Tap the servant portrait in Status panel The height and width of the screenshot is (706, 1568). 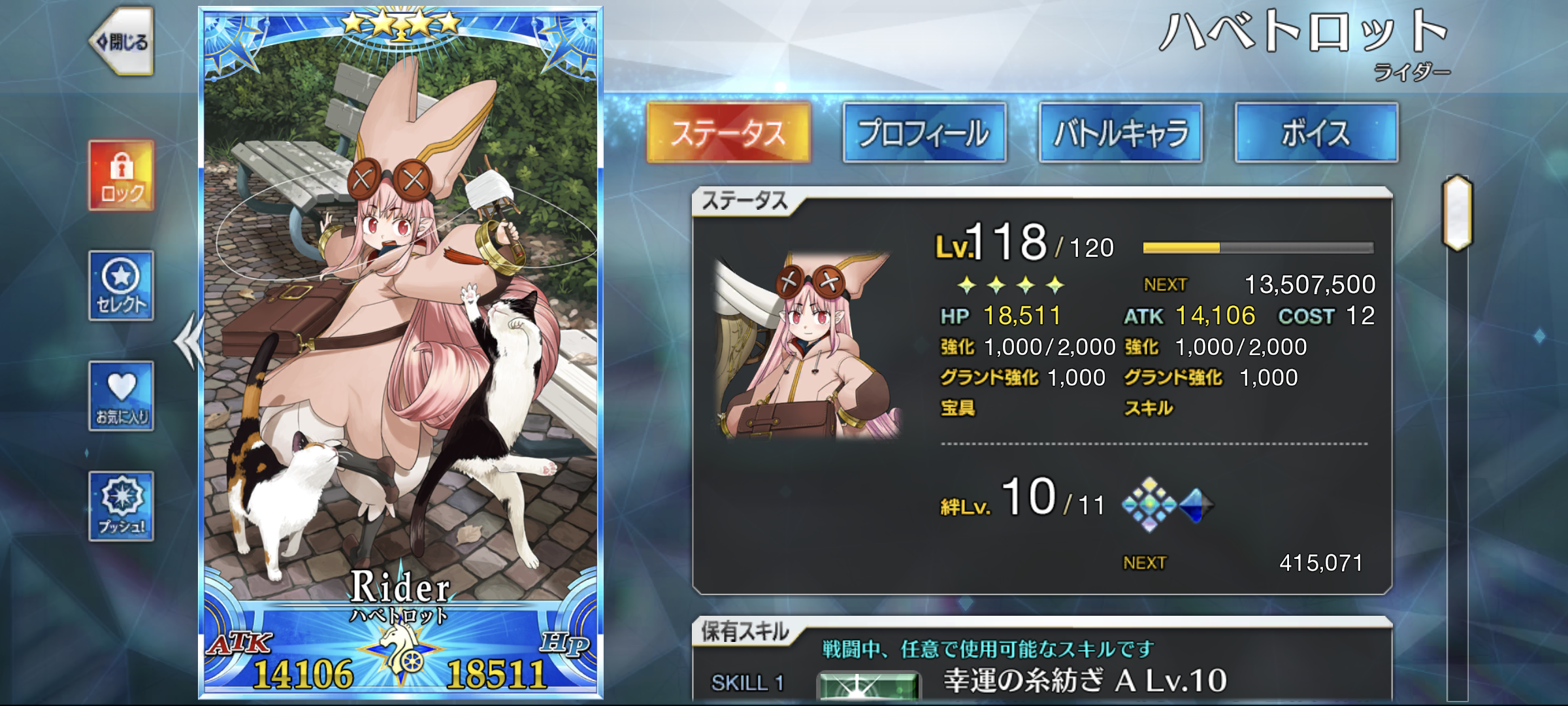coord(809,345)
